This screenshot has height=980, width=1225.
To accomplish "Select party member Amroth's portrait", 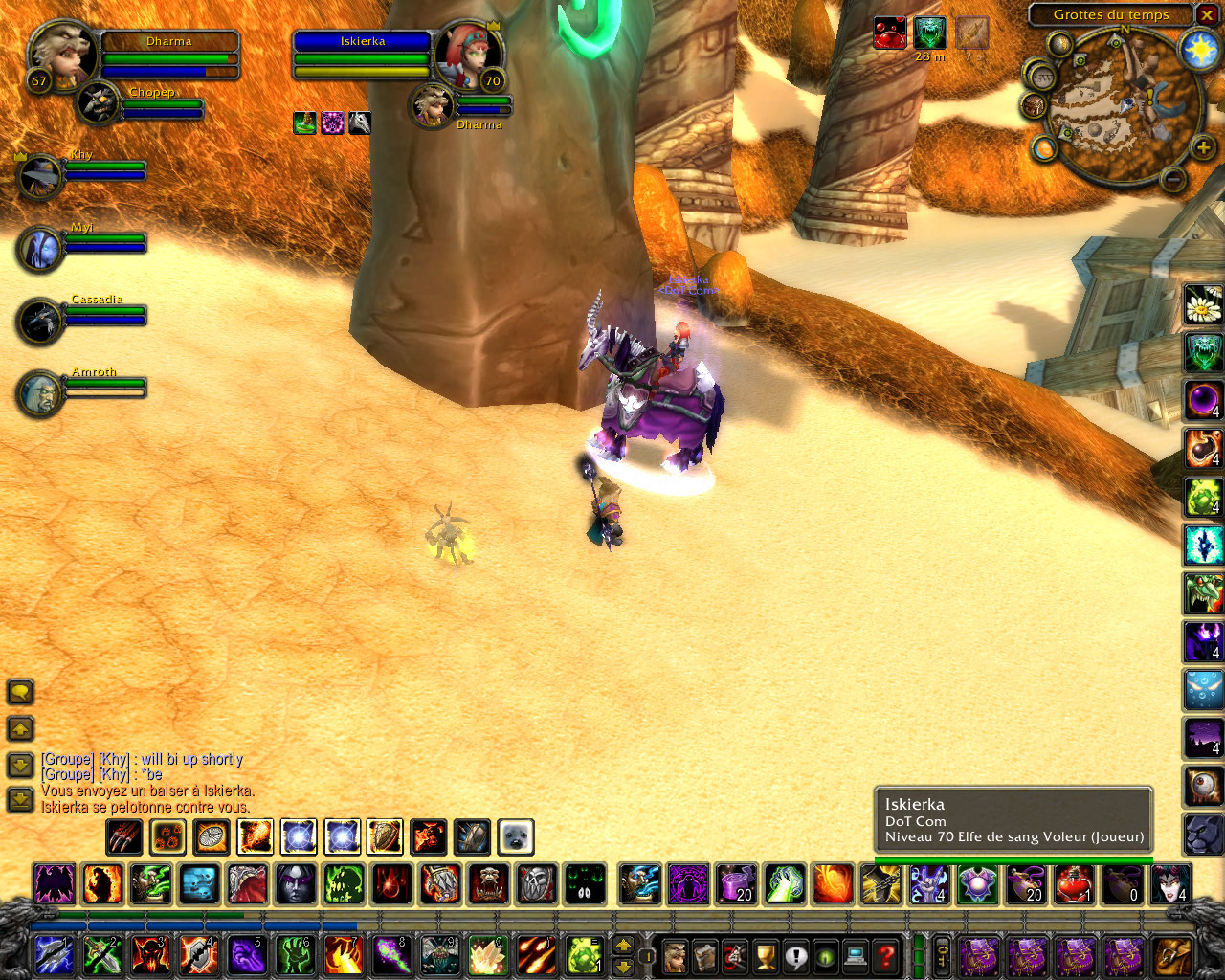I will (x=39, y=393).
